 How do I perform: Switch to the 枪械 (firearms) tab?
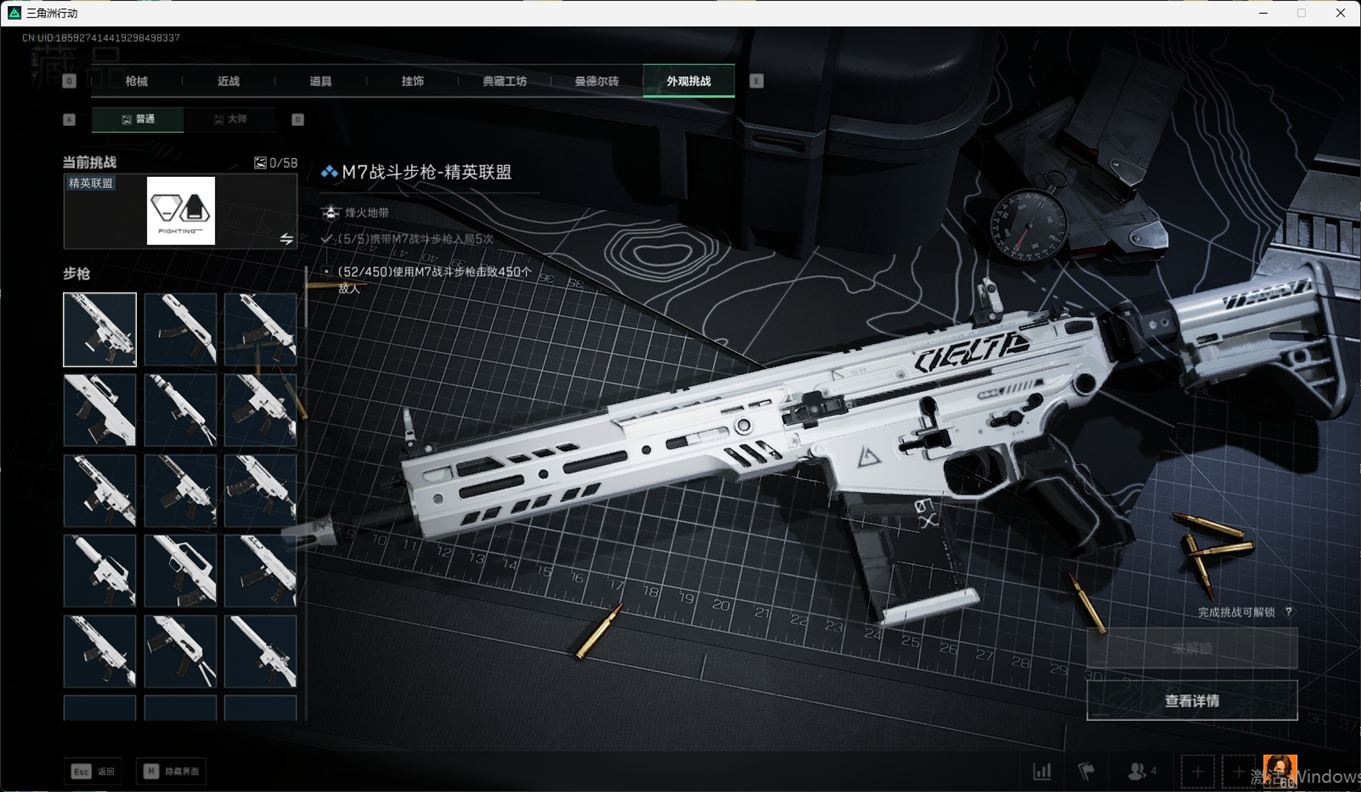coord(136,81)
